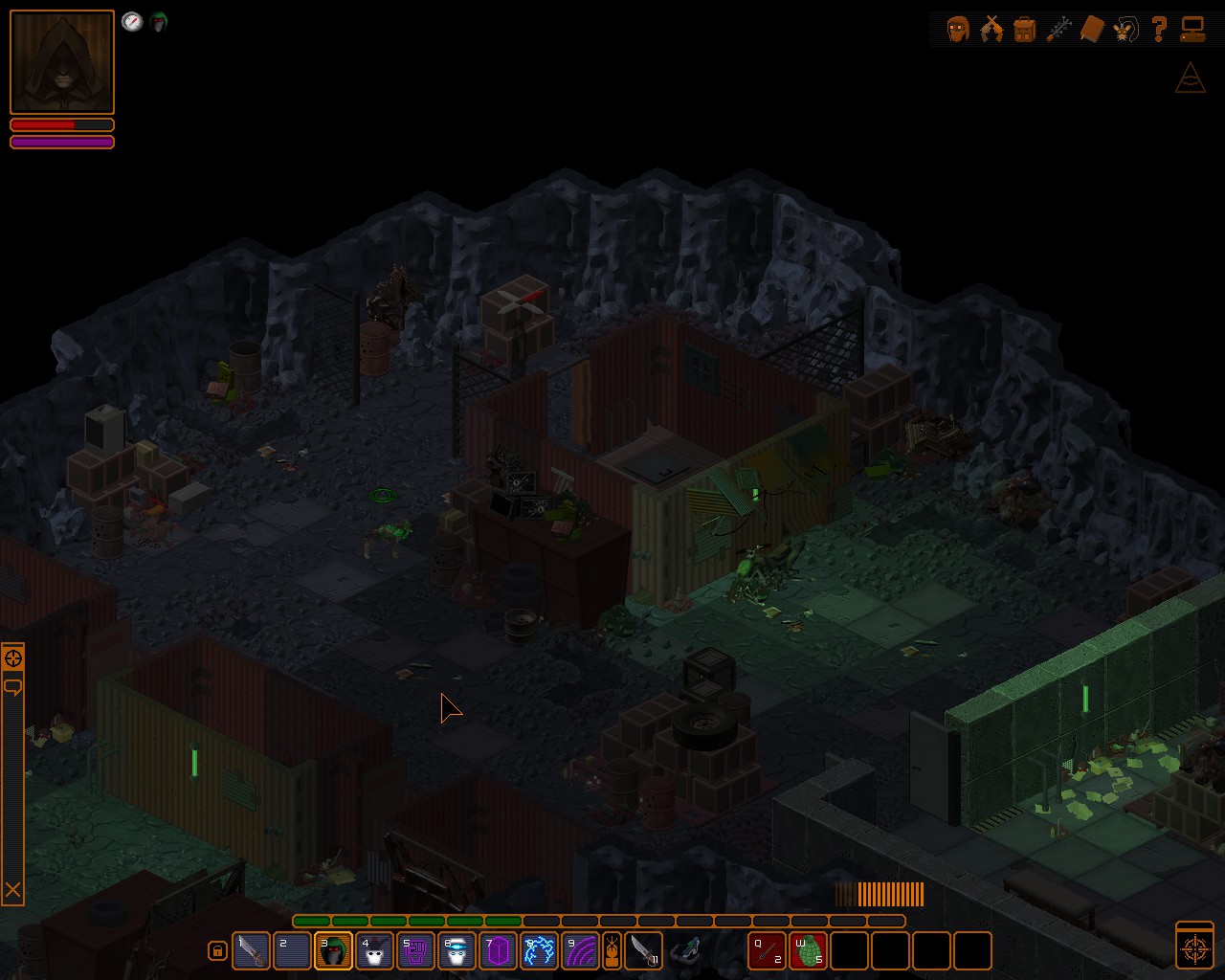
Task: Click the triangle eye icon
Action: point(1190,78)
